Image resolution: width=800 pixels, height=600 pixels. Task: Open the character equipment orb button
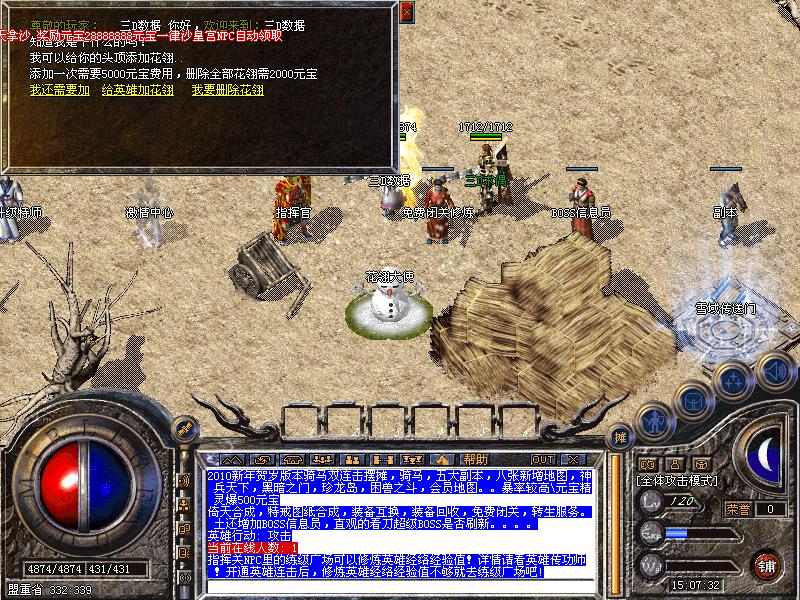tap(653, 421)
